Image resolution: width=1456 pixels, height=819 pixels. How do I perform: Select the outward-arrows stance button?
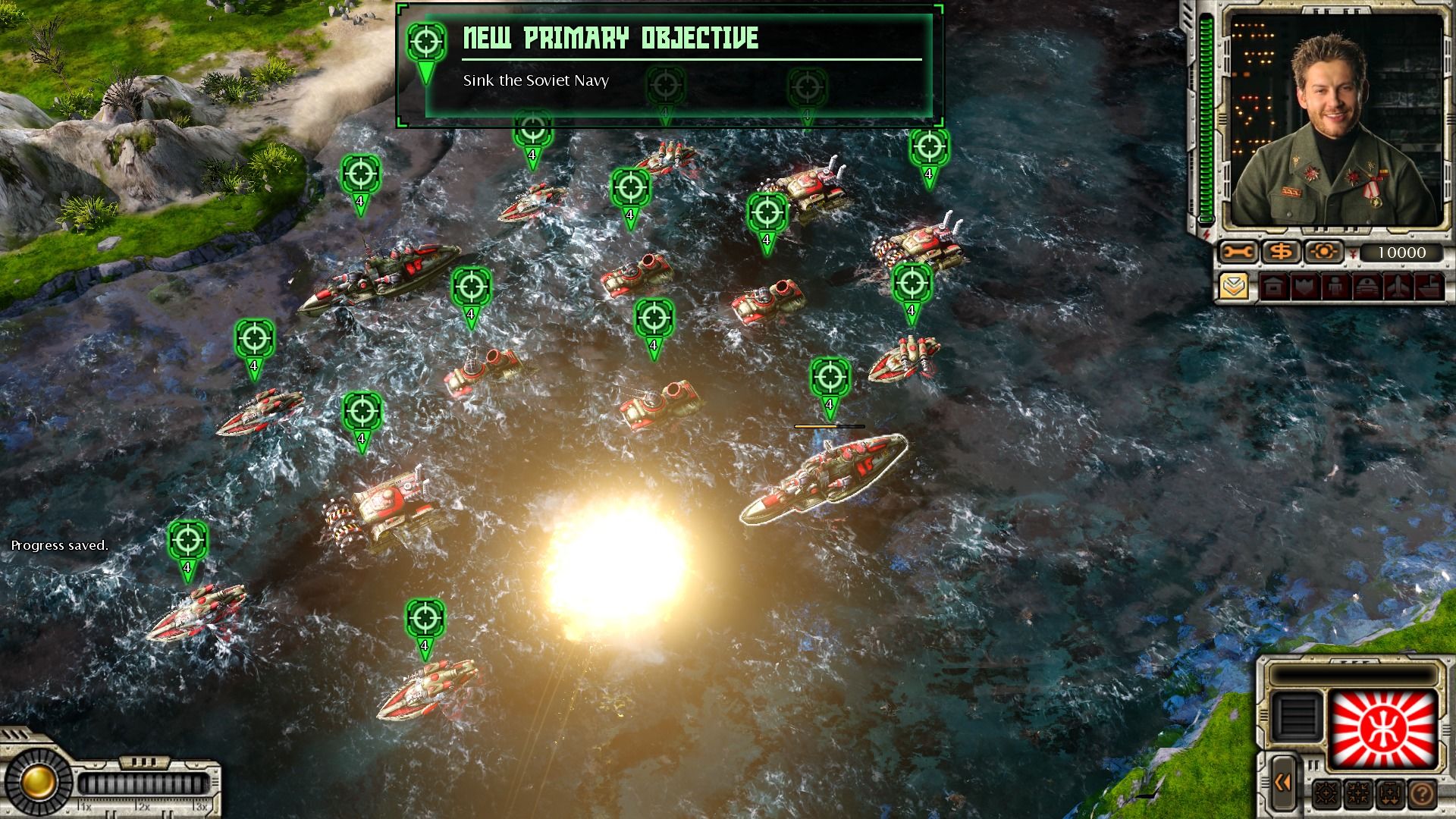pyautogui.click(x=1326, y=794)
